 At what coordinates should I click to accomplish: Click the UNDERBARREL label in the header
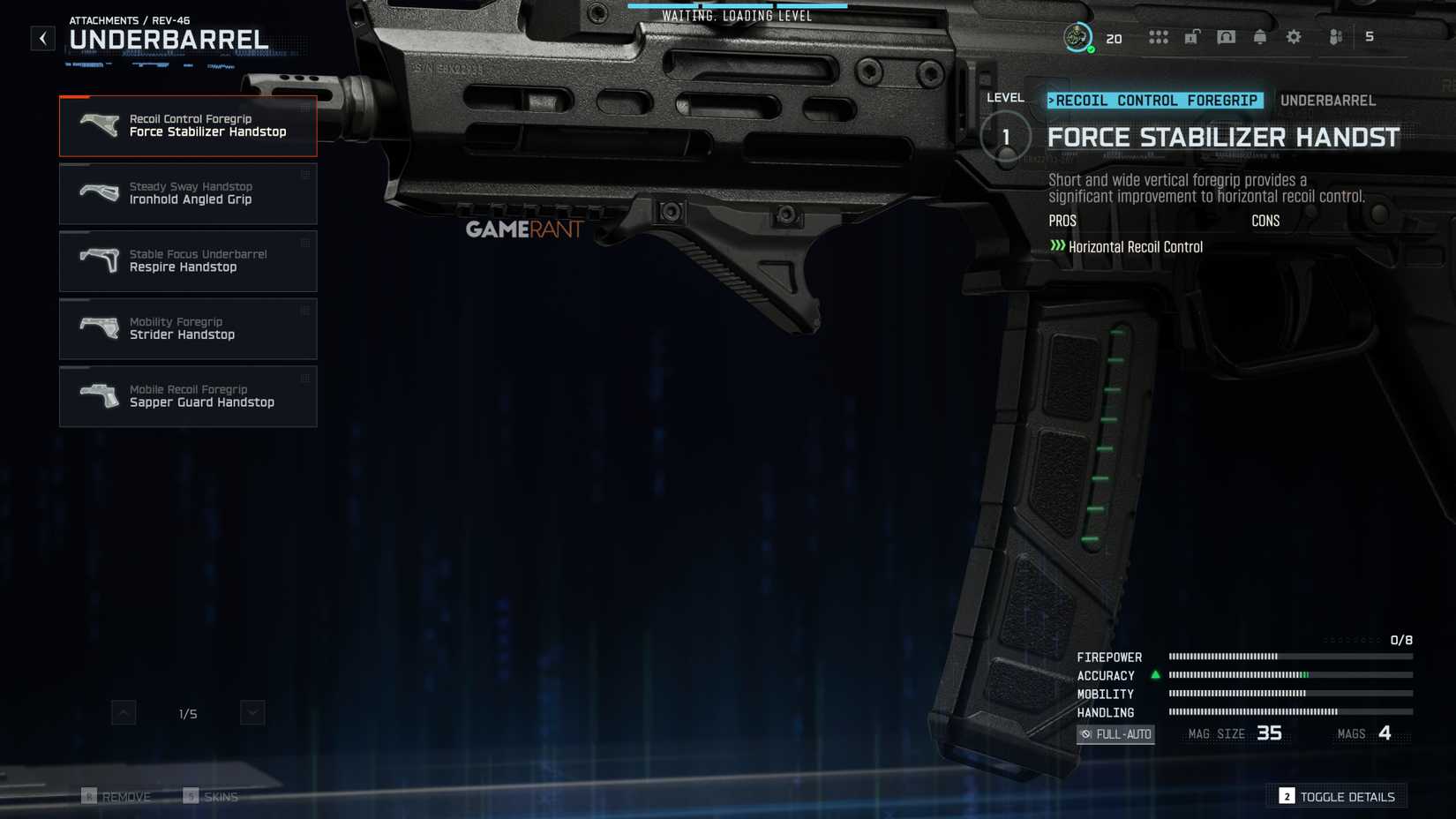[1327, 101]
